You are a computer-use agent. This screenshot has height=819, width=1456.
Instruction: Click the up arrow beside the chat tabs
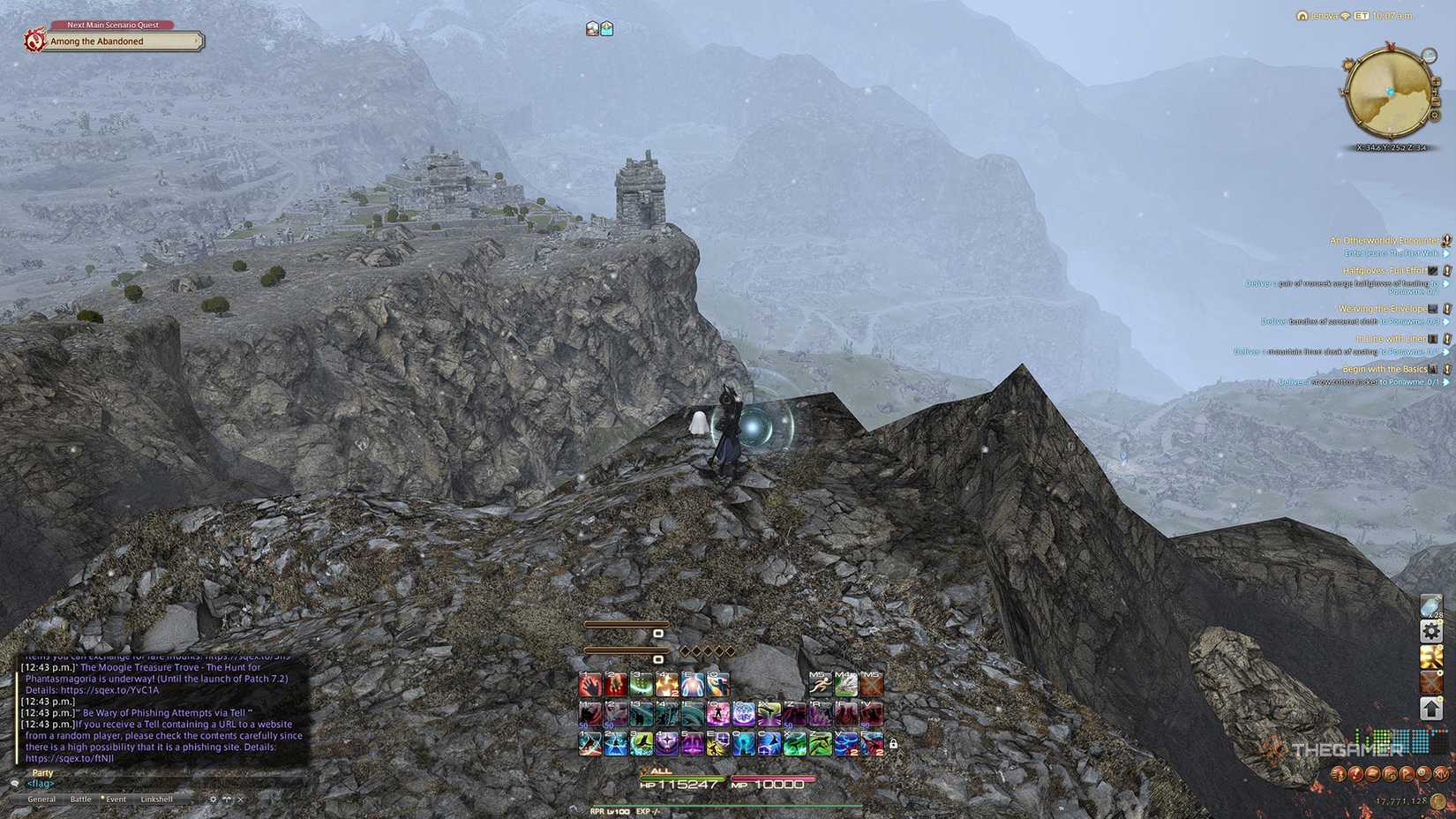(228, 800)
